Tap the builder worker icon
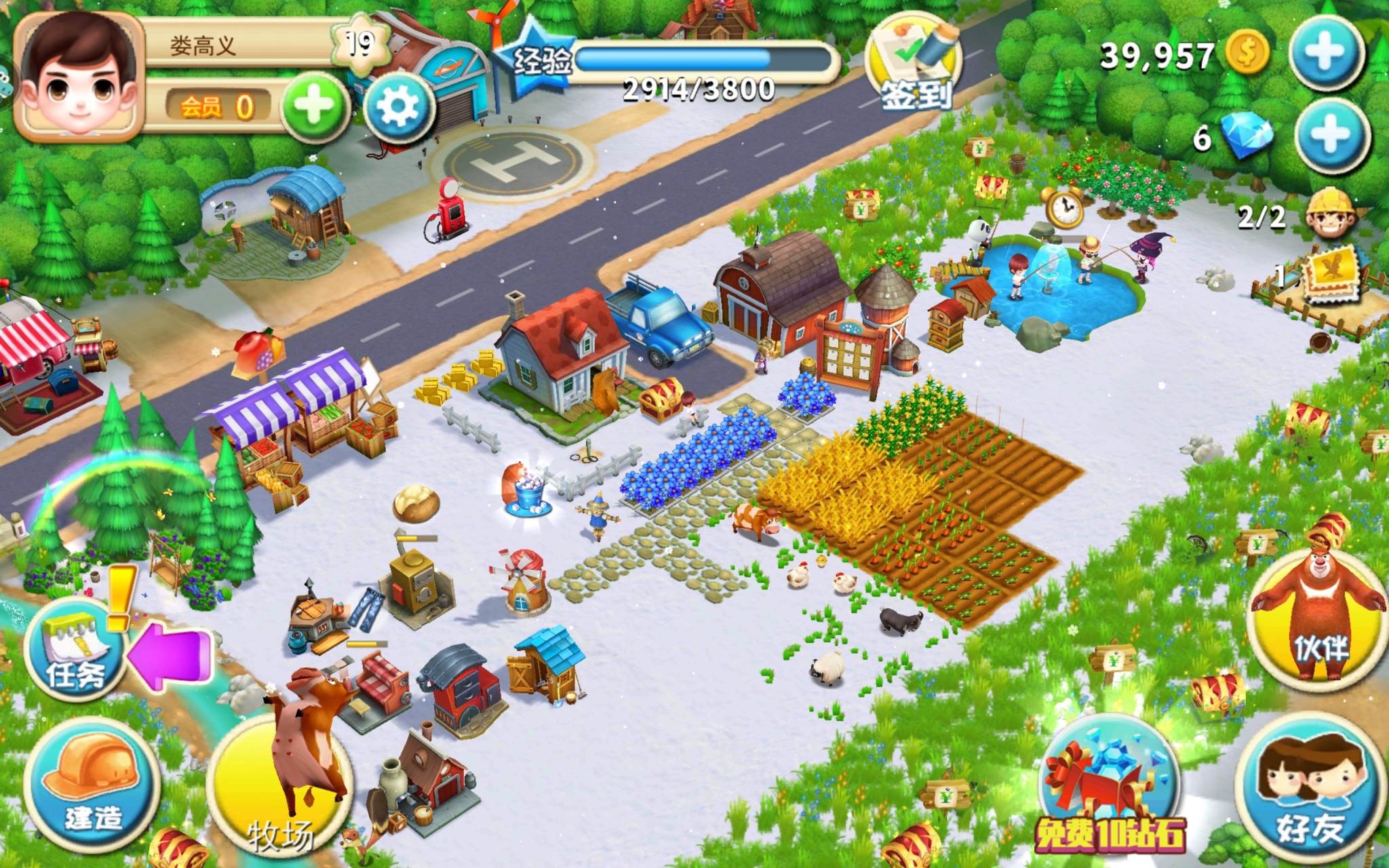The width and height of the screenshot is (1389, 868). (1331, 214)
